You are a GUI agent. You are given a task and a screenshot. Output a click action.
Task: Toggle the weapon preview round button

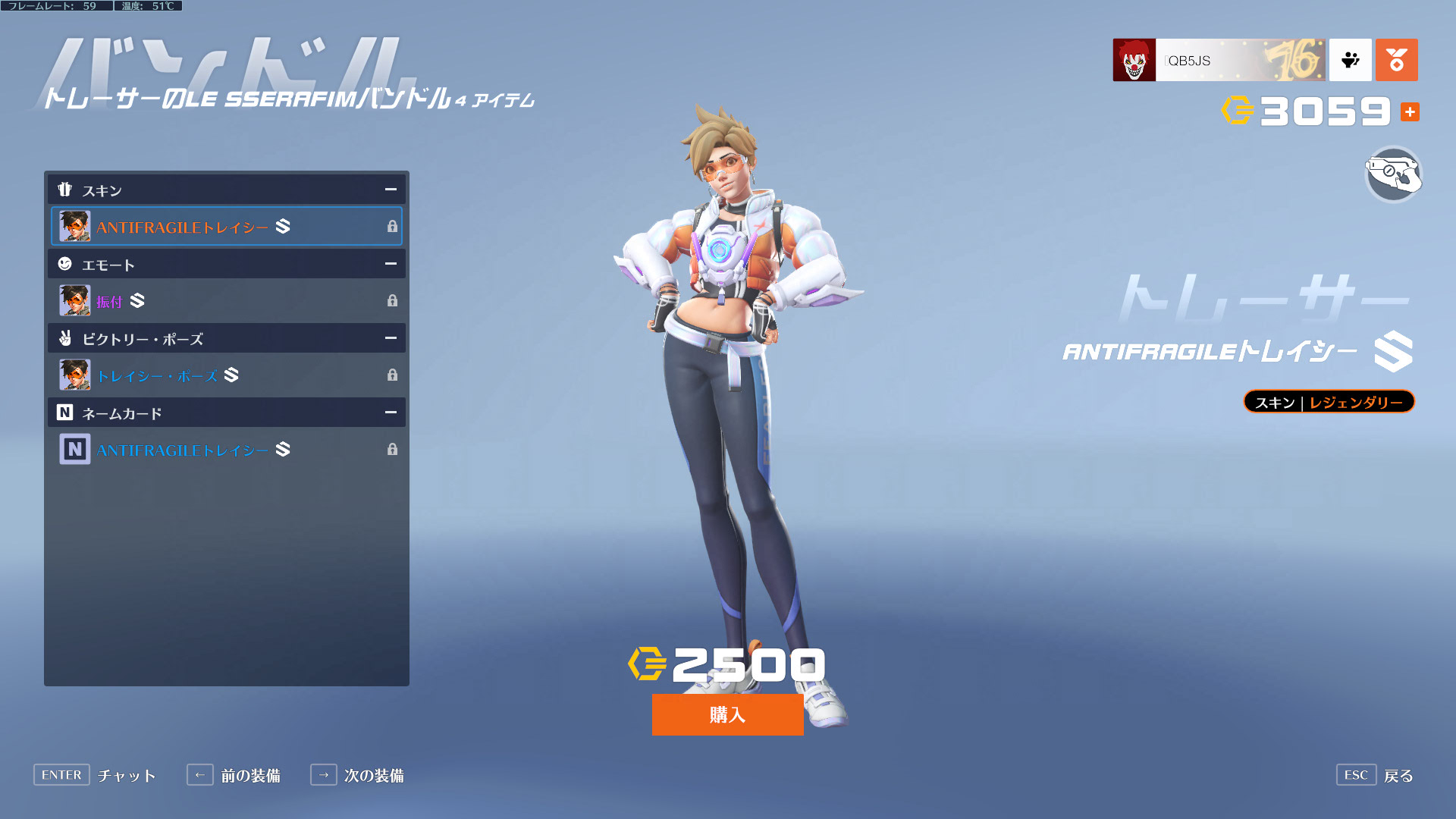point(1393,175)
